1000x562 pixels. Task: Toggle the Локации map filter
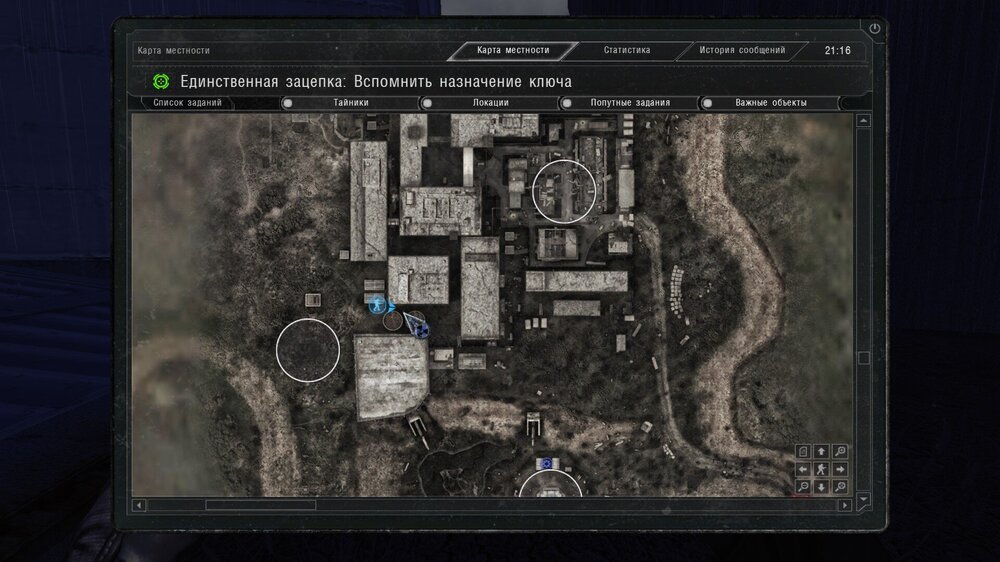point(490,103)
